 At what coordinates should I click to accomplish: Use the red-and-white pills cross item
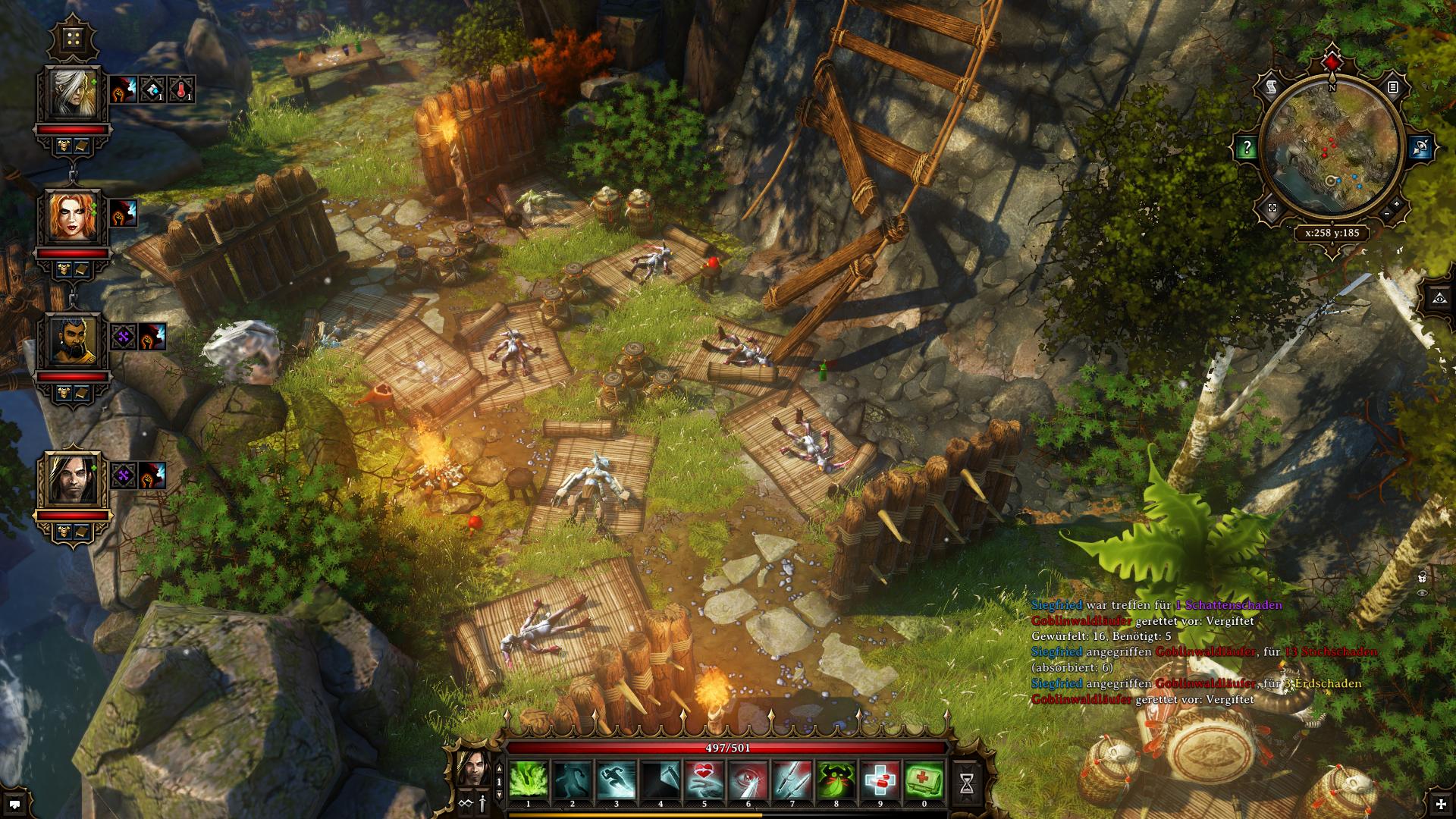tap(880, 779)
